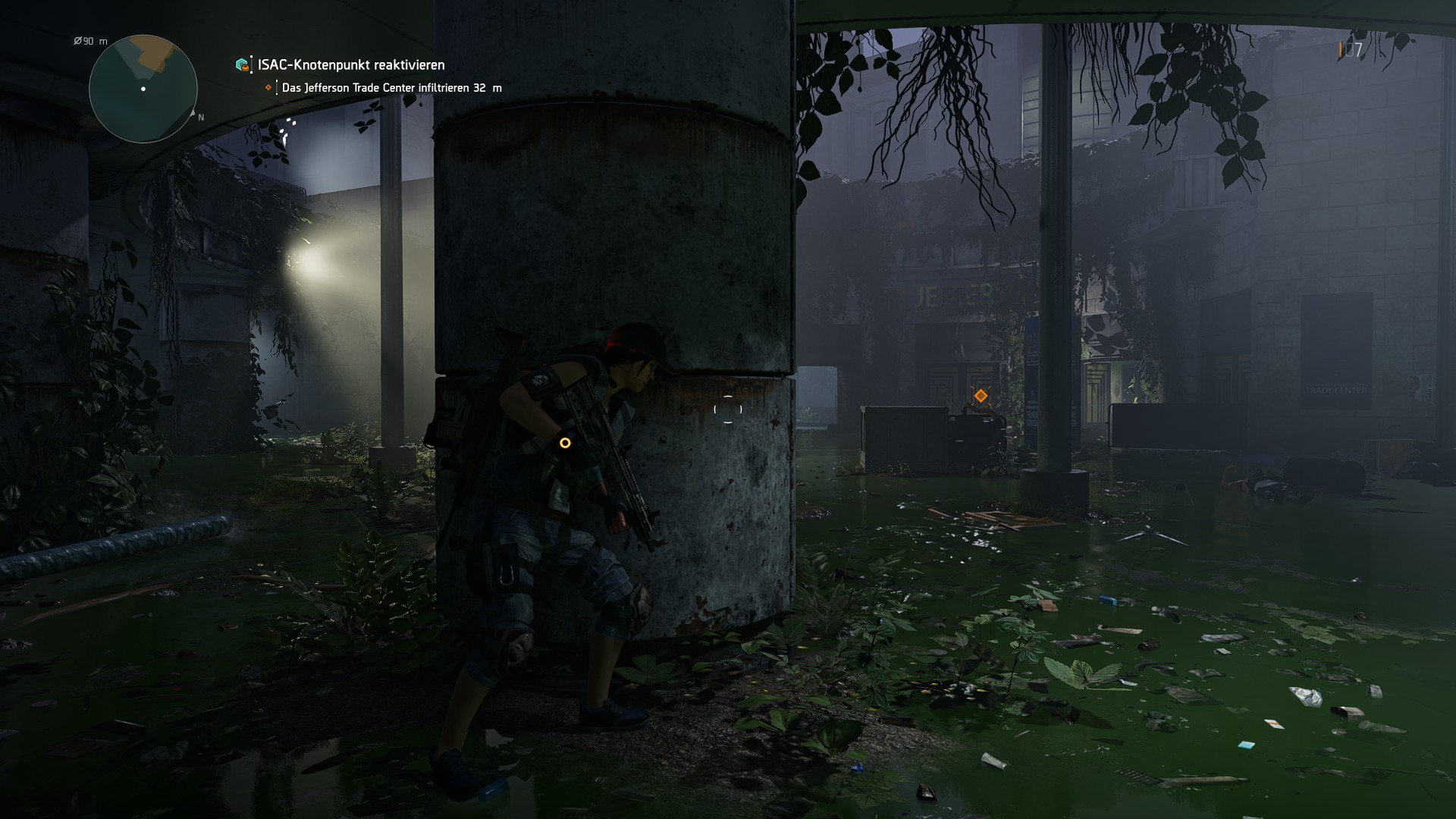Click the green hexagonal ISAC mission icon
The width and height of the screenshot is (1456, 819).
pyautogui.click(x=242, y=64)
